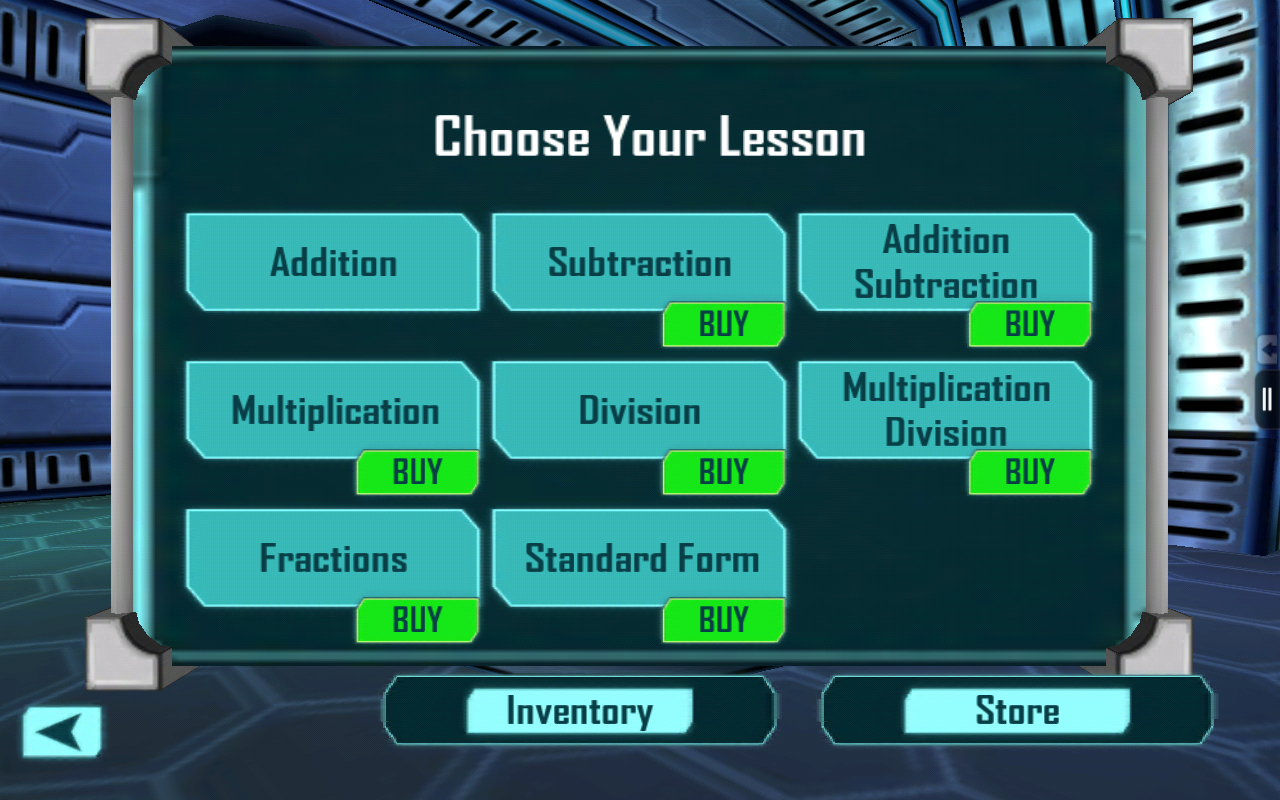Buy the Subtraction lesson
Image resolution: width=1280 pixels, height=800 pixels.
coord(723,324)
